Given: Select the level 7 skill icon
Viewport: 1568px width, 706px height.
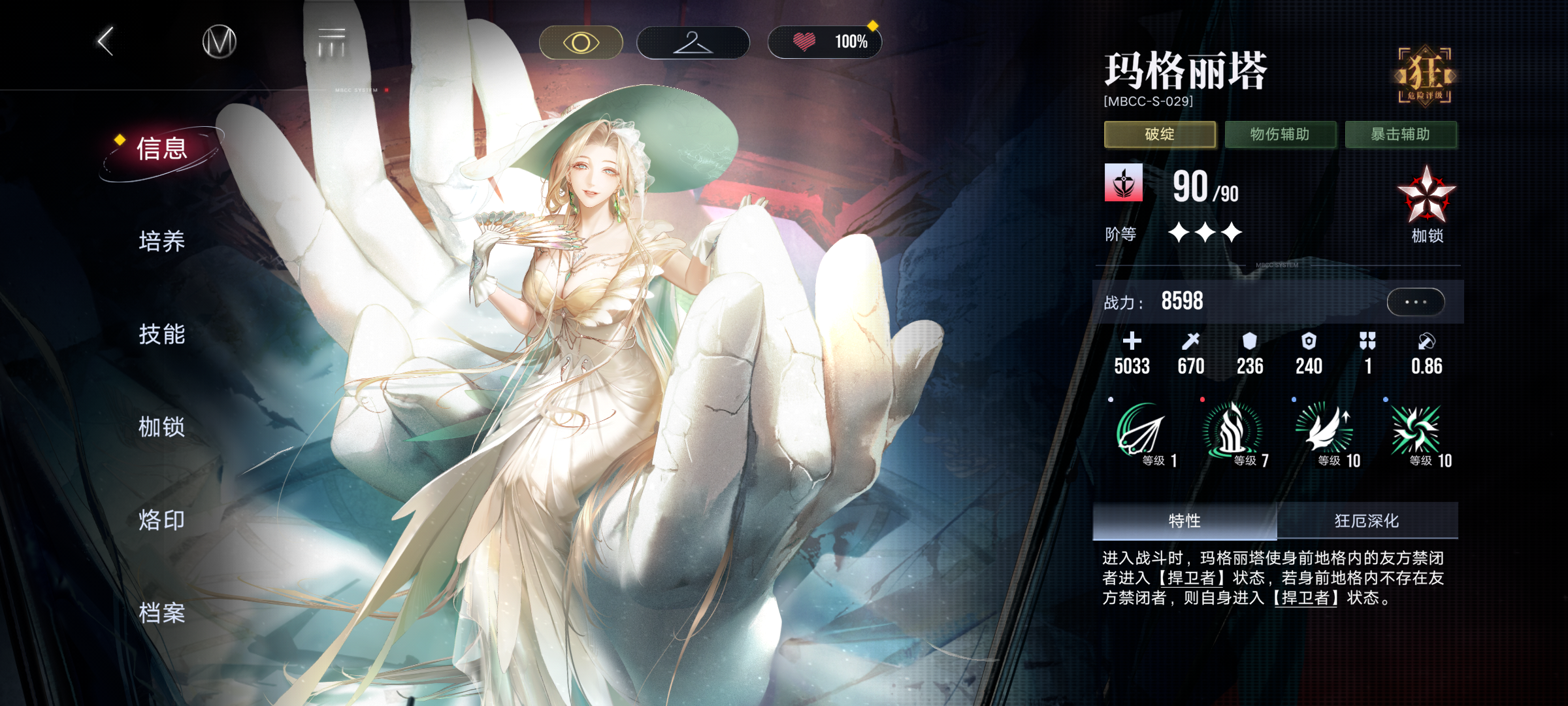Looking at the screenshot, I should pyautogui.click(x=1233, y=431).
